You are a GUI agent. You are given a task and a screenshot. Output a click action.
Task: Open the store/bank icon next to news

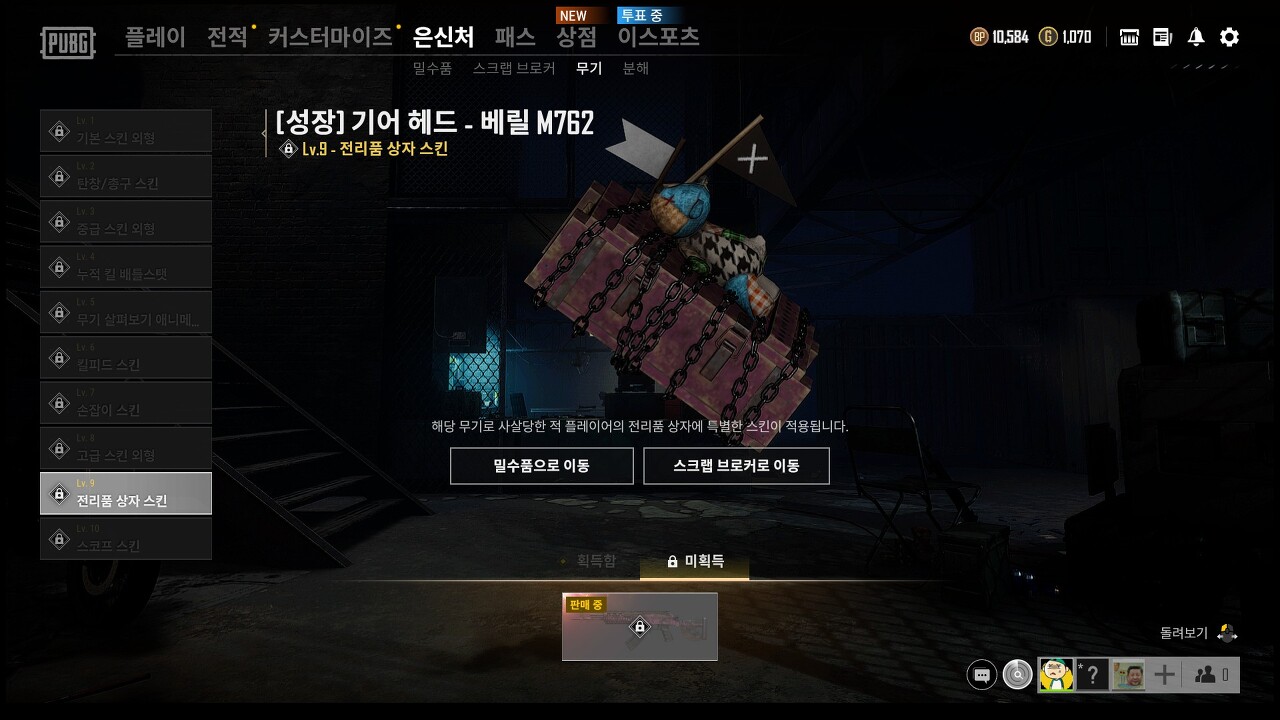(1128, 36)
